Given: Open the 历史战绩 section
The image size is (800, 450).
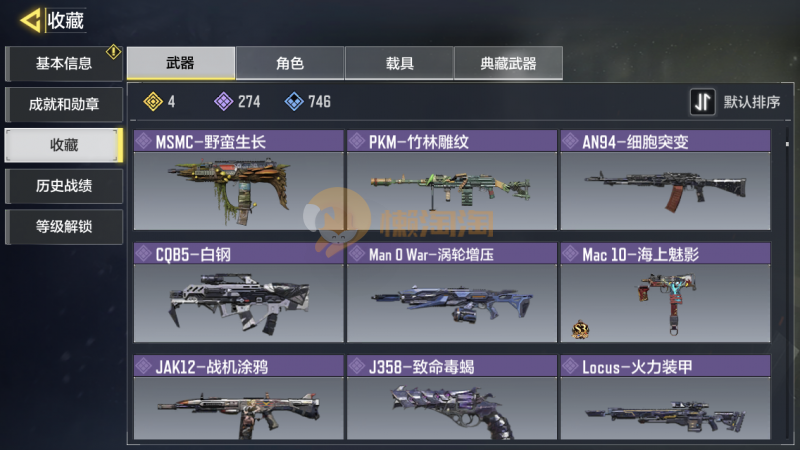Looking at the screenshot, I should [64, 185].
